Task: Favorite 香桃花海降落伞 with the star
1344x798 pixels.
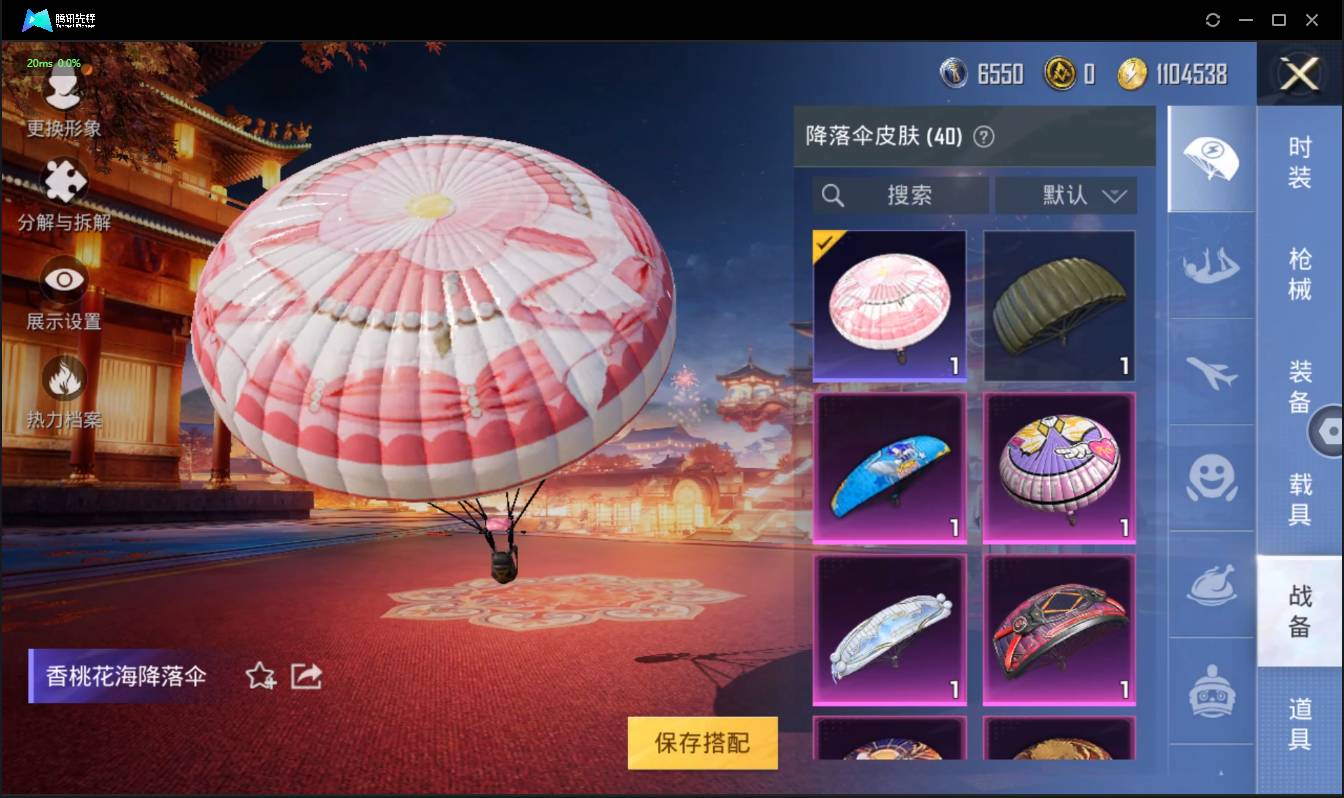Action: pos(258,676)
